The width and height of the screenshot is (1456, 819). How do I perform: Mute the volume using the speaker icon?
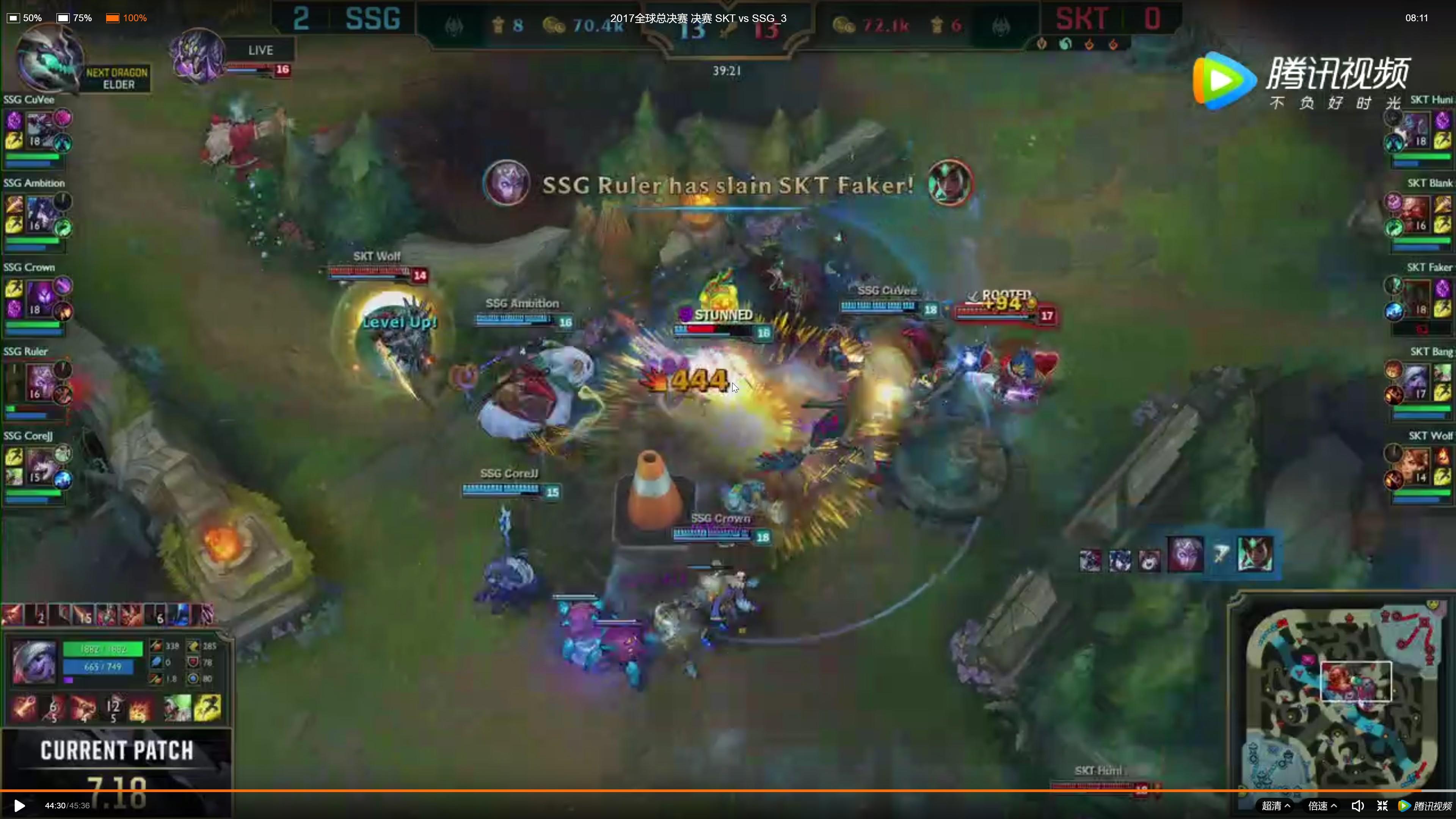click(1358, 805)
